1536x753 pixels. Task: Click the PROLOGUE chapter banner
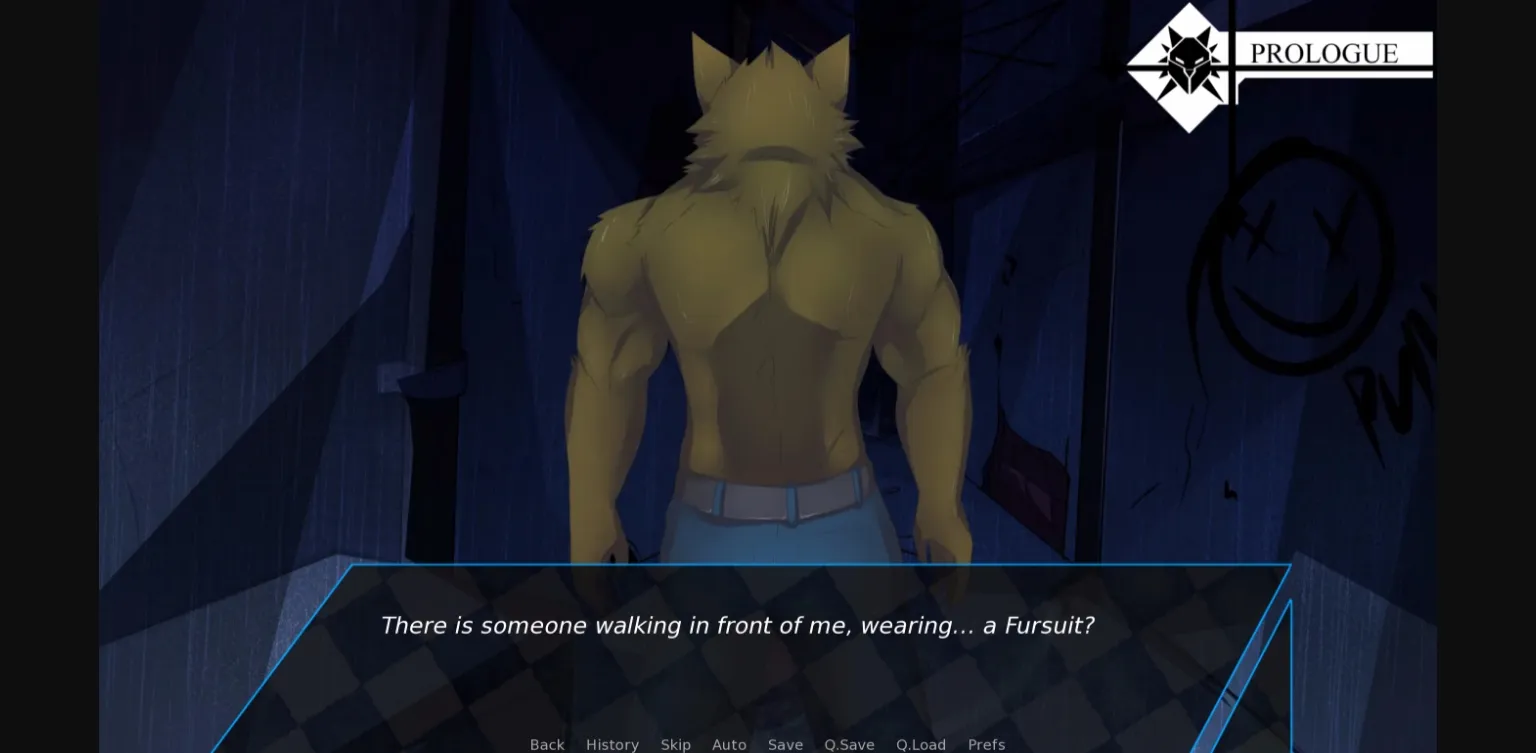[1322, 54]
